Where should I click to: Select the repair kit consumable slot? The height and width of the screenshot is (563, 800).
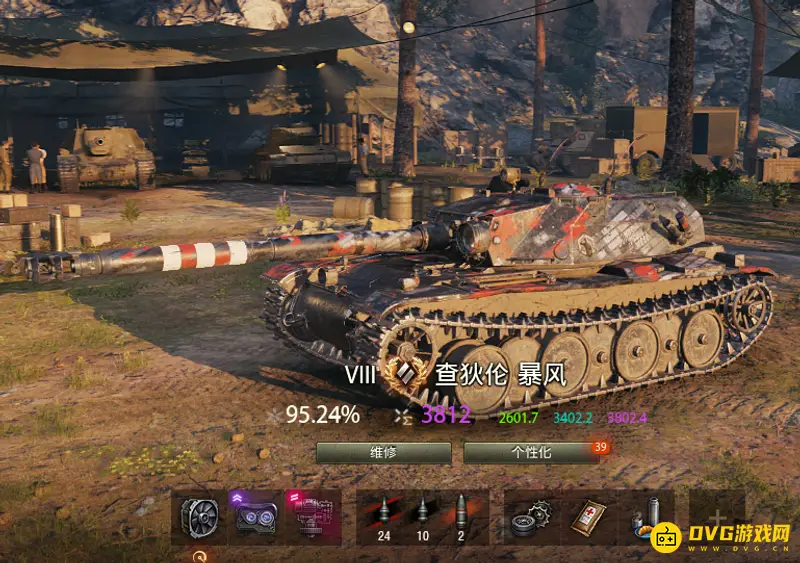pyautogui.click(x=531, y=517)
